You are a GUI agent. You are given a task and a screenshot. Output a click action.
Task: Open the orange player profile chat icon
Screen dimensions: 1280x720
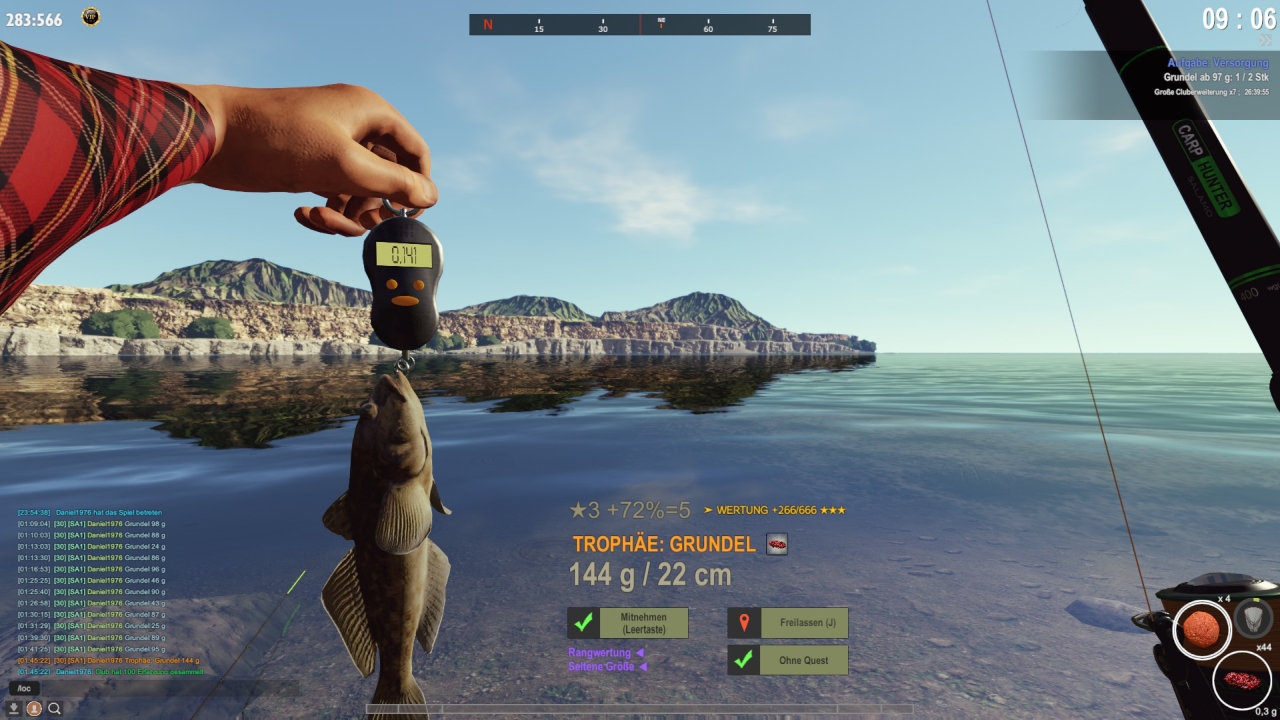(x=34, y=708)
